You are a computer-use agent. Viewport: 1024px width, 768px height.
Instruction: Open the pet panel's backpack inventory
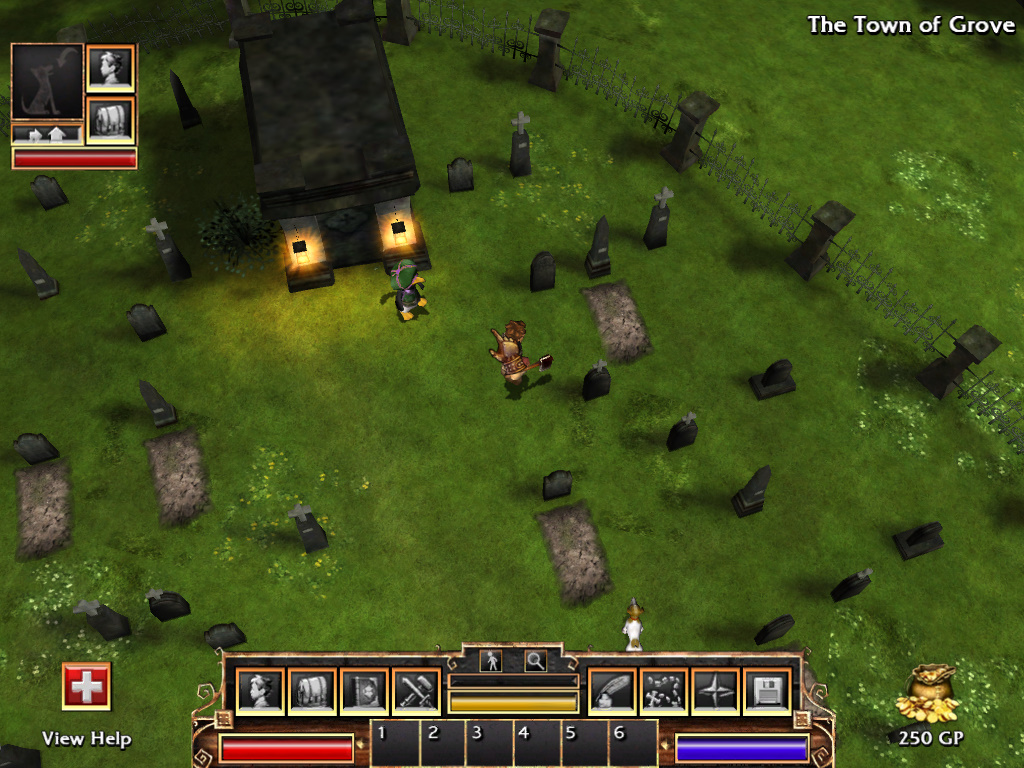(x=110, y=120)
